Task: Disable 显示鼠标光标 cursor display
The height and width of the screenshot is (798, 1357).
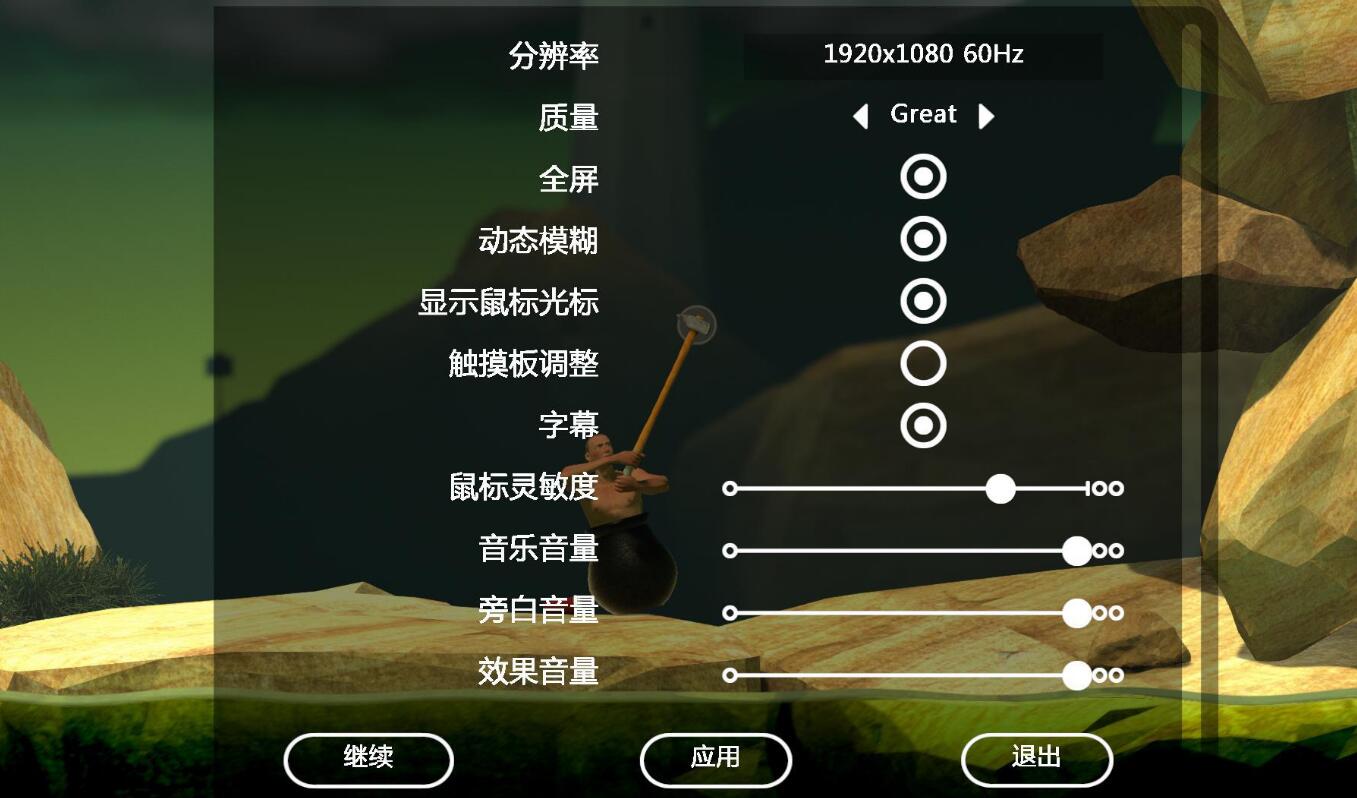Action: click(921, 300)
